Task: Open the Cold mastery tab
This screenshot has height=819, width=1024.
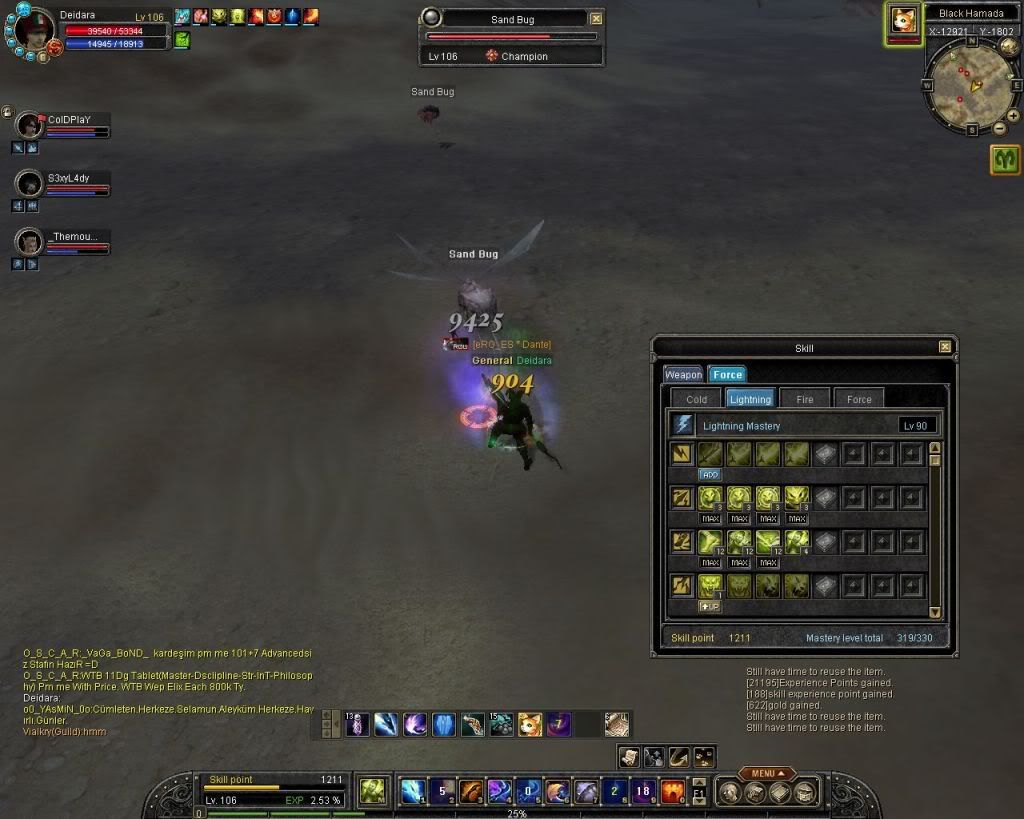Action: pos(697,398)
